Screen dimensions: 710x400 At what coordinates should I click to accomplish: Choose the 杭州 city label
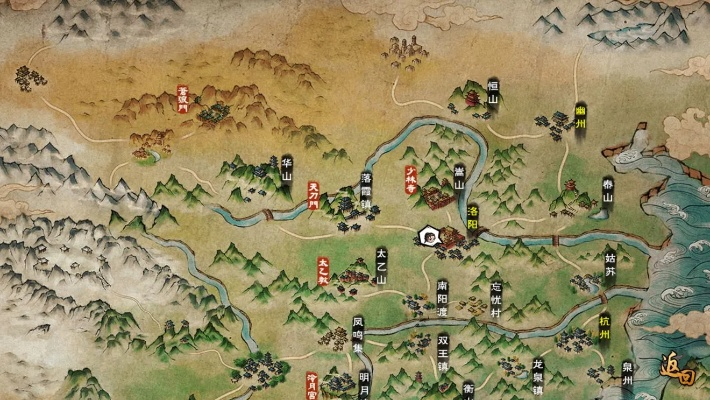(604, 327)
